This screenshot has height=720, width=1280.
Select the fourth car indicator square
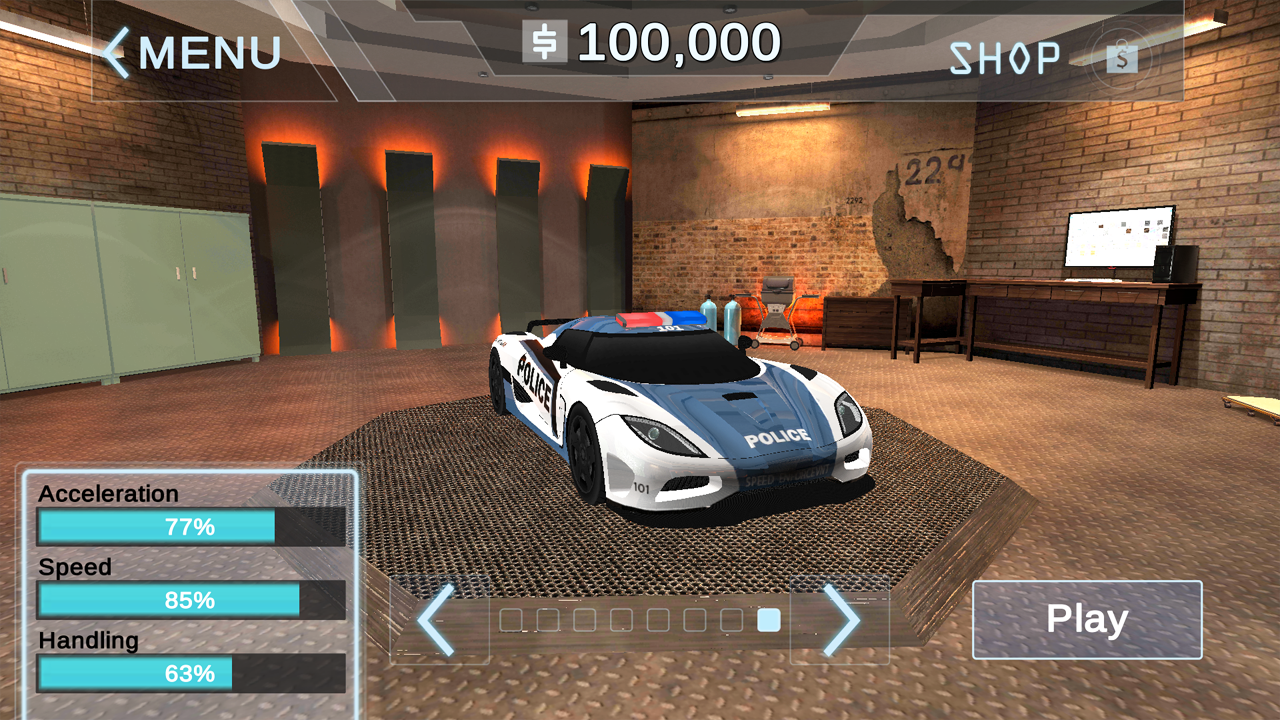623,620
